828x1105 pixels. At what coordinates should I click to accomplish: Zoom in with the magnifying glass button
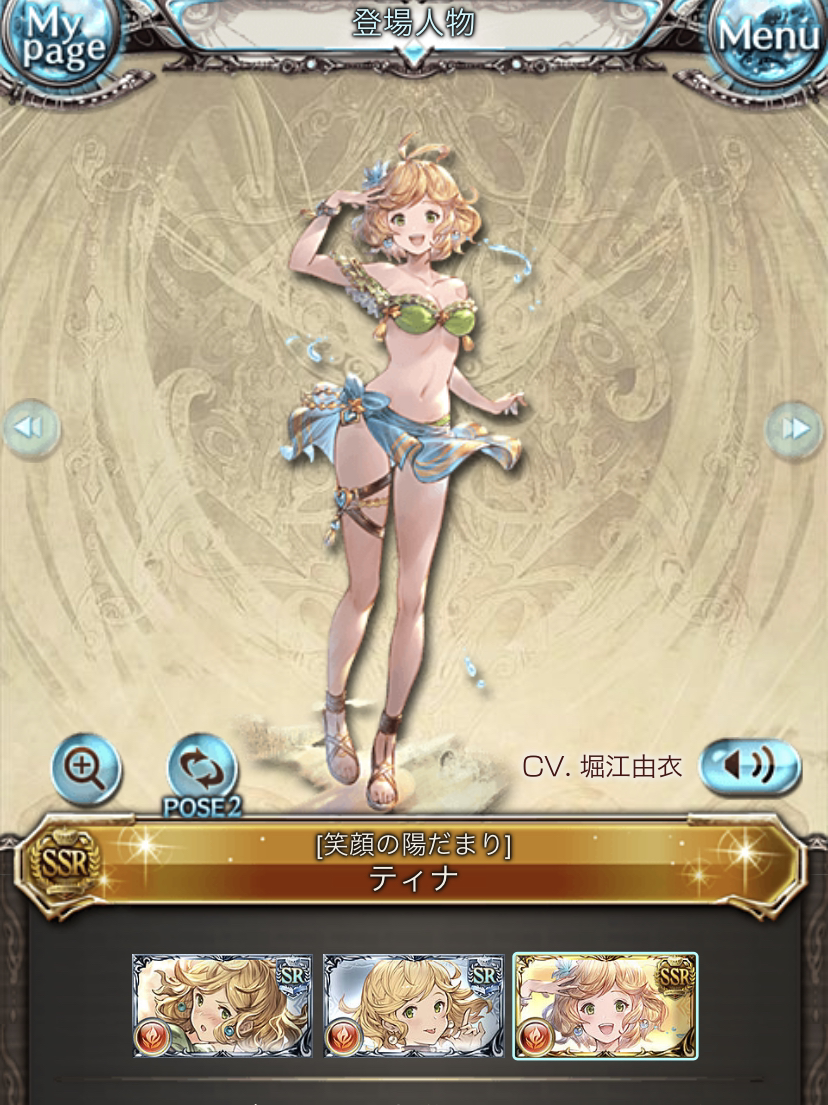pyautogui.click(x=87, y=768)
